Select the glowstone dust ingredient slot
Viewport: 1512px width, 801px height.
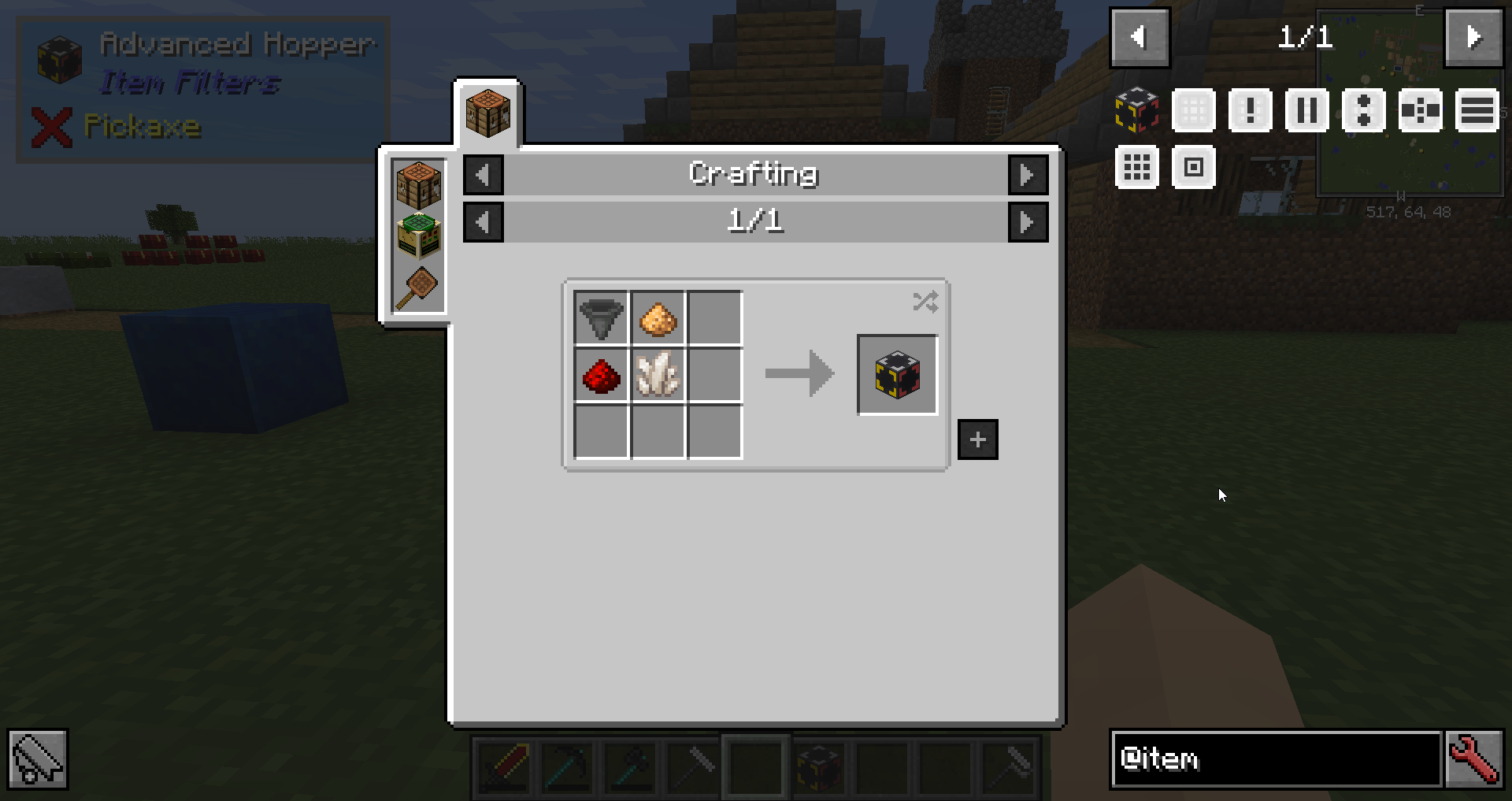[658, 318]
